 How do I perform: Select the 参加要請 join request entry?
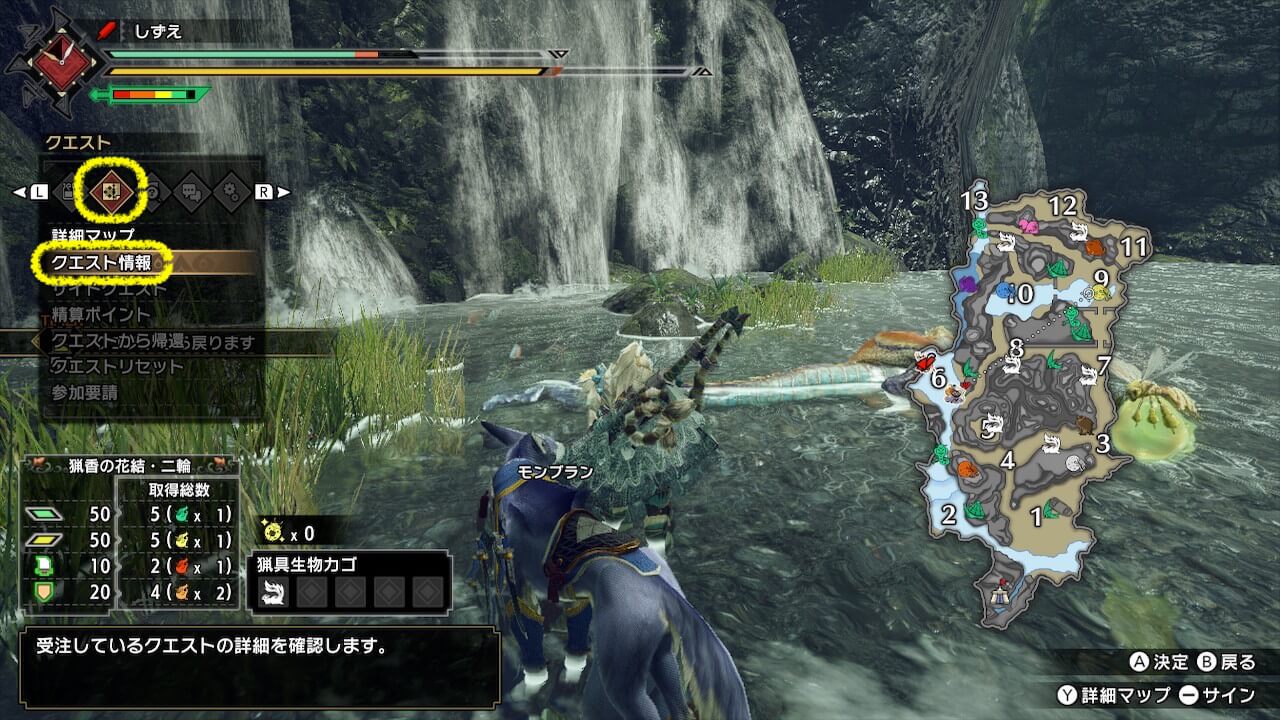coord(84,393)
